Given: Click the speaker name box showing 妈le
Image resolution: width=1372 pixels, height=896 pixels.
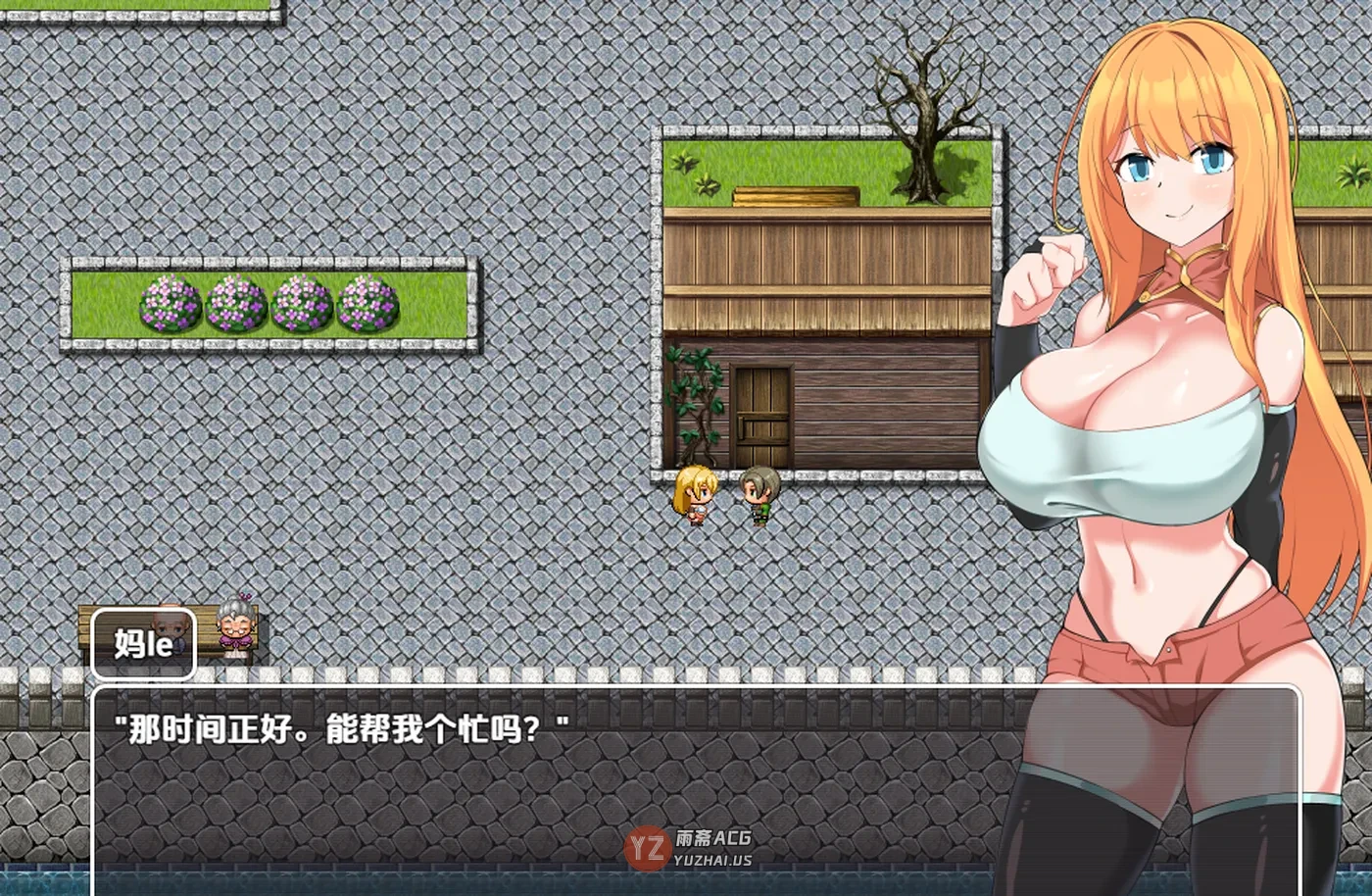Looking at the screenshot, I should coord(143,642).
